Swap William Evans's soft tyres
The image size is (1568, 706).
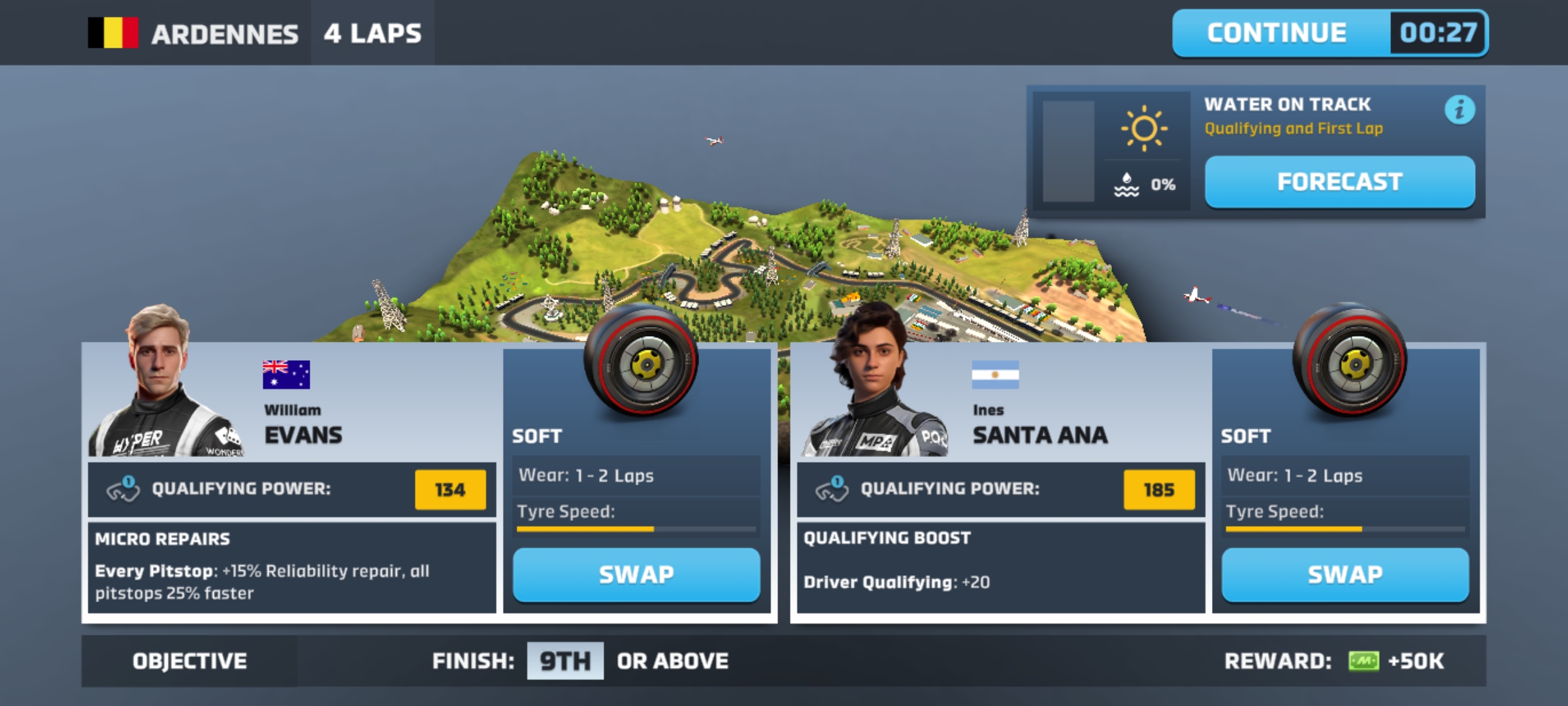[636, 575]
